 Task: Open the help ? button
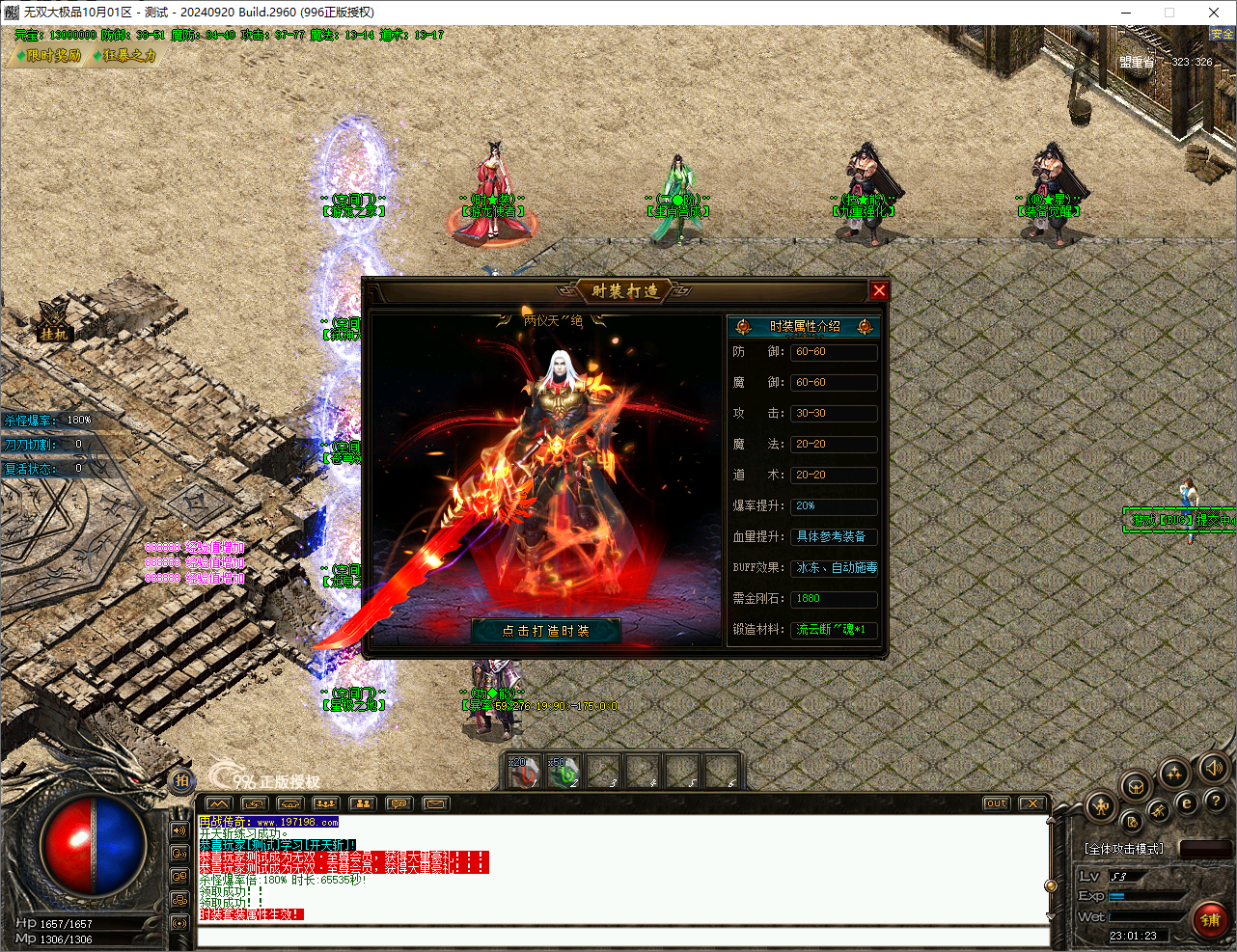pos(1216,802)
